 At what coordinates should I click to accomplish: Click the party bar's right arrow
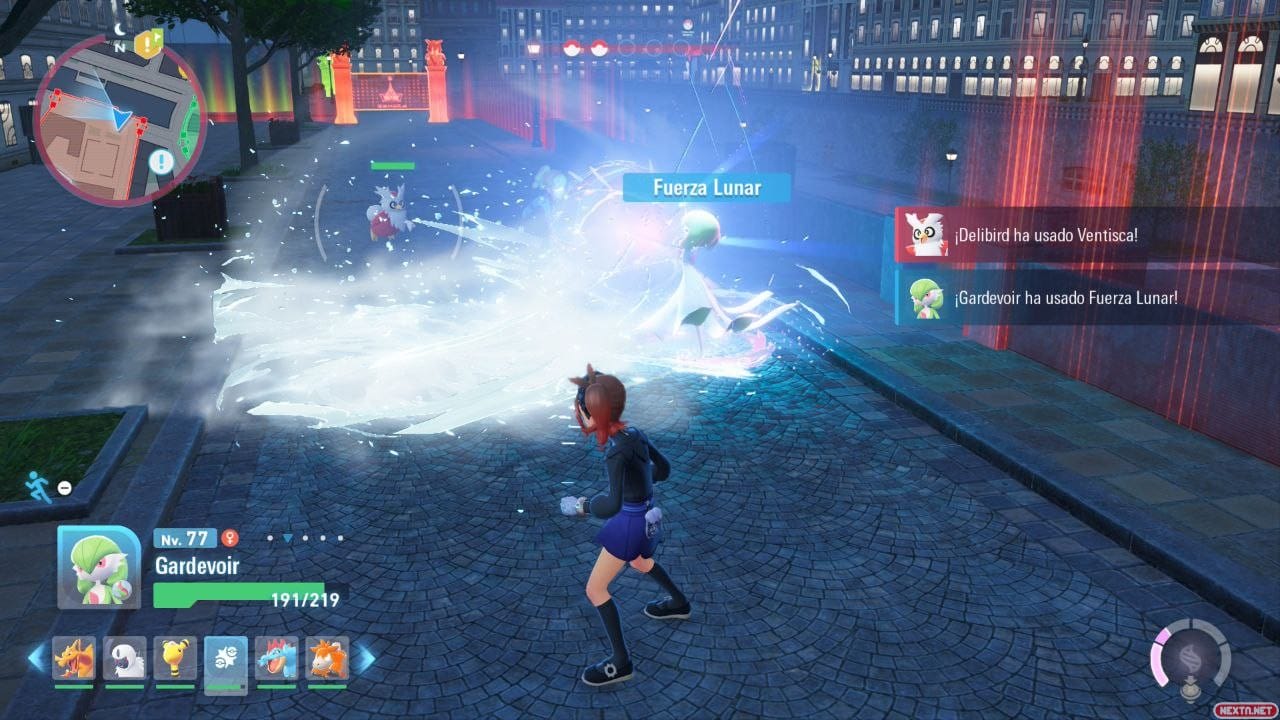[366, 657]
